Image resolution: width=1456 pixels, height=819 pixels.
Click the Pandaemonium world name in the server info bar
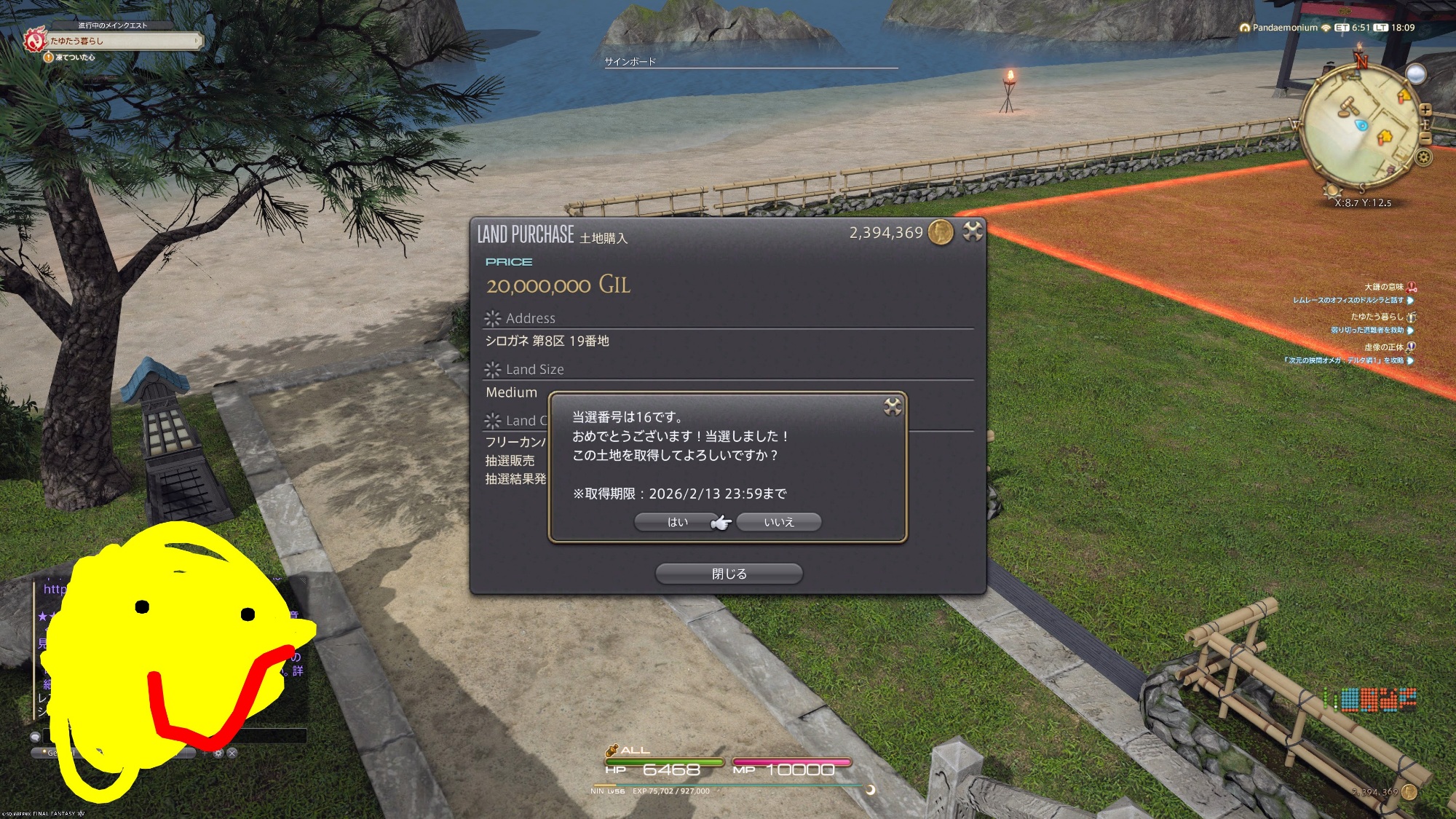point(1284,28)
